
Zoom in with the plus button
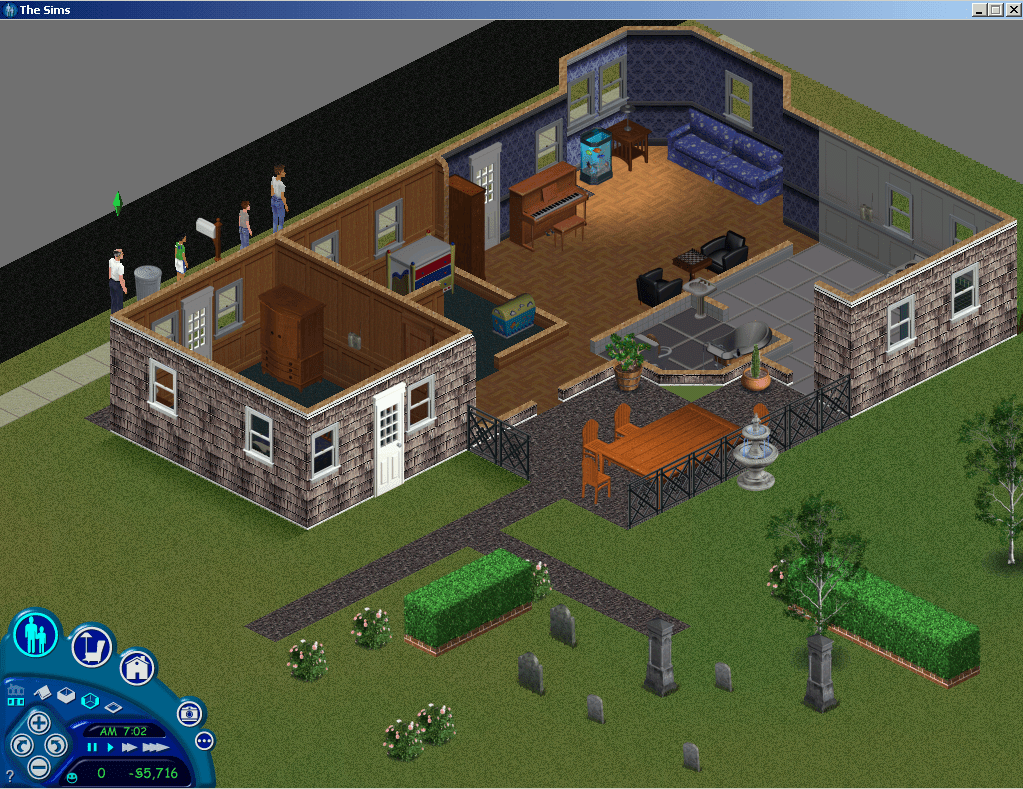click(x=38, y=722)
